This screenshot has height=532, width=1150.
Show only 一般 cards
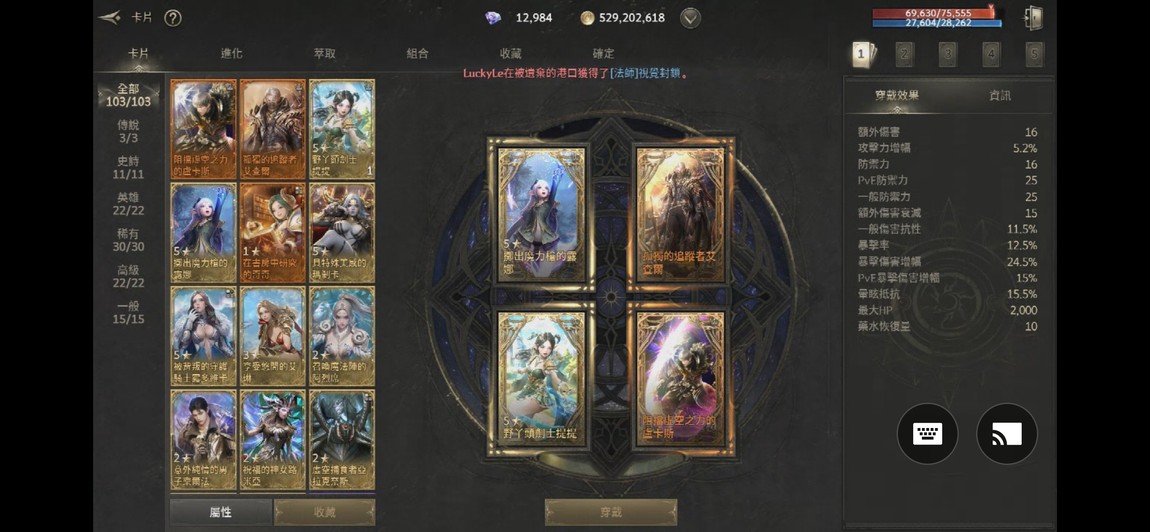point(128,312)
